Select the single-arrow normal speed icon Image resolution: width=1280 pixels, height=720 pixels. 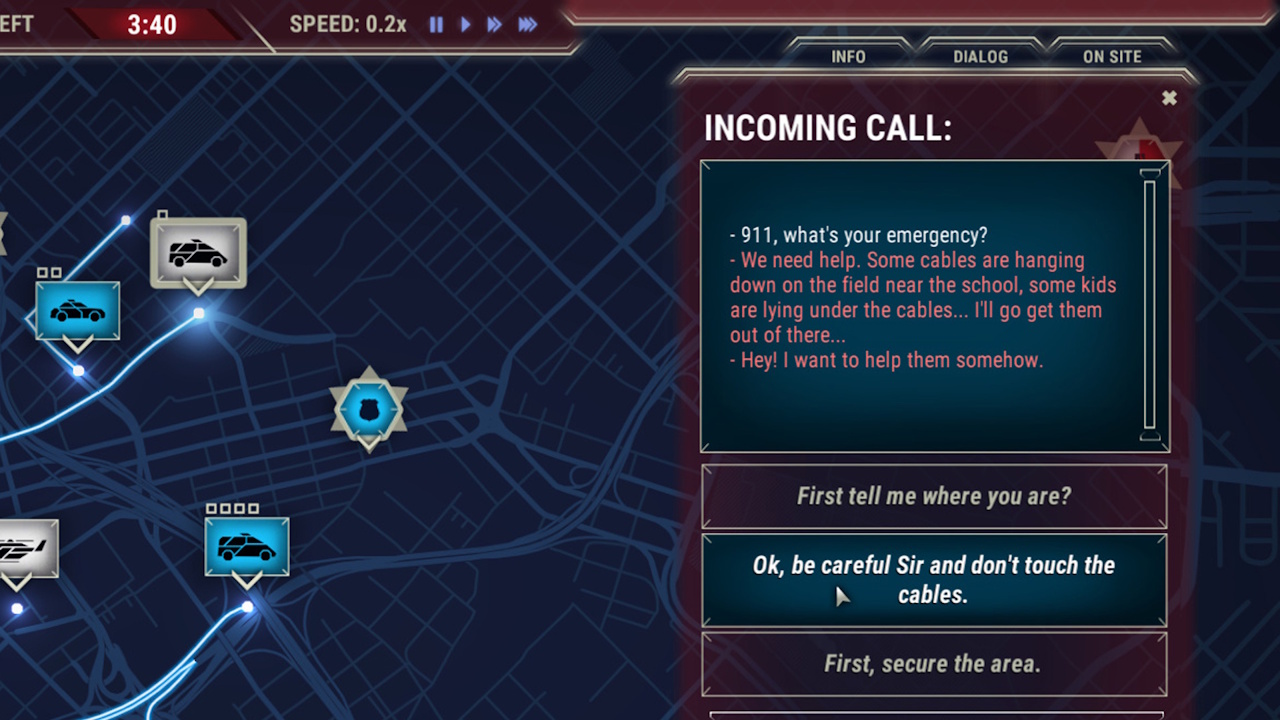tap(465, 25)
